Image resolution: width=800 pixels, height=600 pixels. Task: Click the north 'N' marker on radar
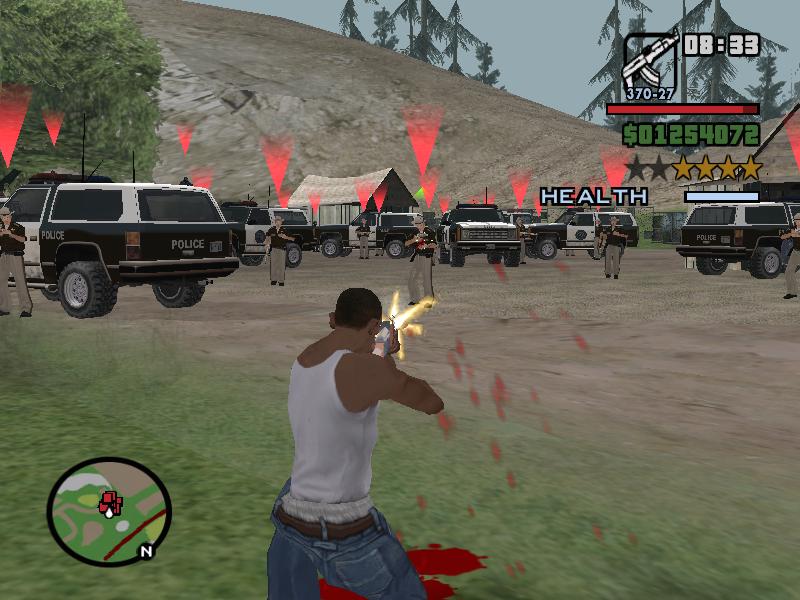(x=146, y=551)
